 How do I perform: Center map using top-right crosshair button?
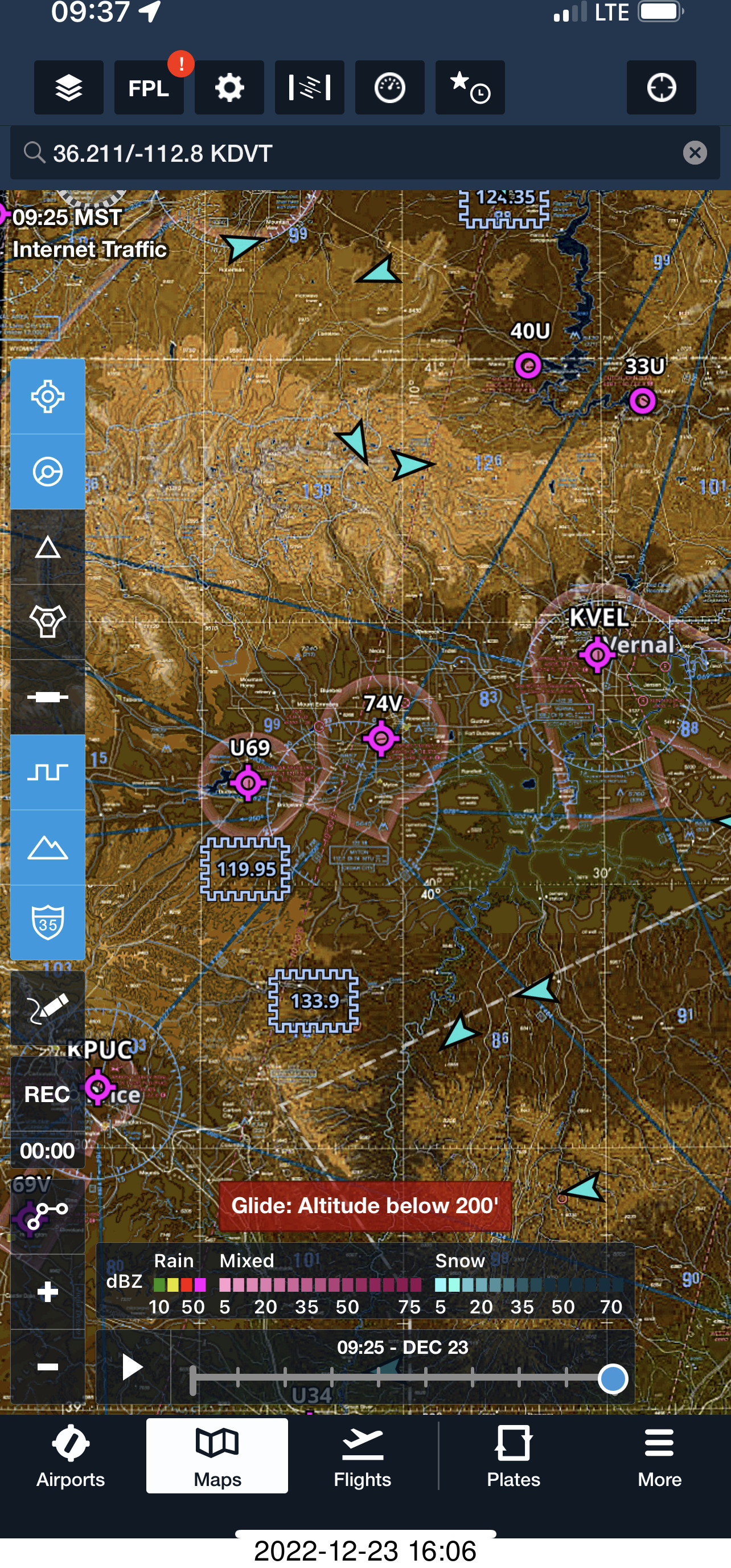661,88
